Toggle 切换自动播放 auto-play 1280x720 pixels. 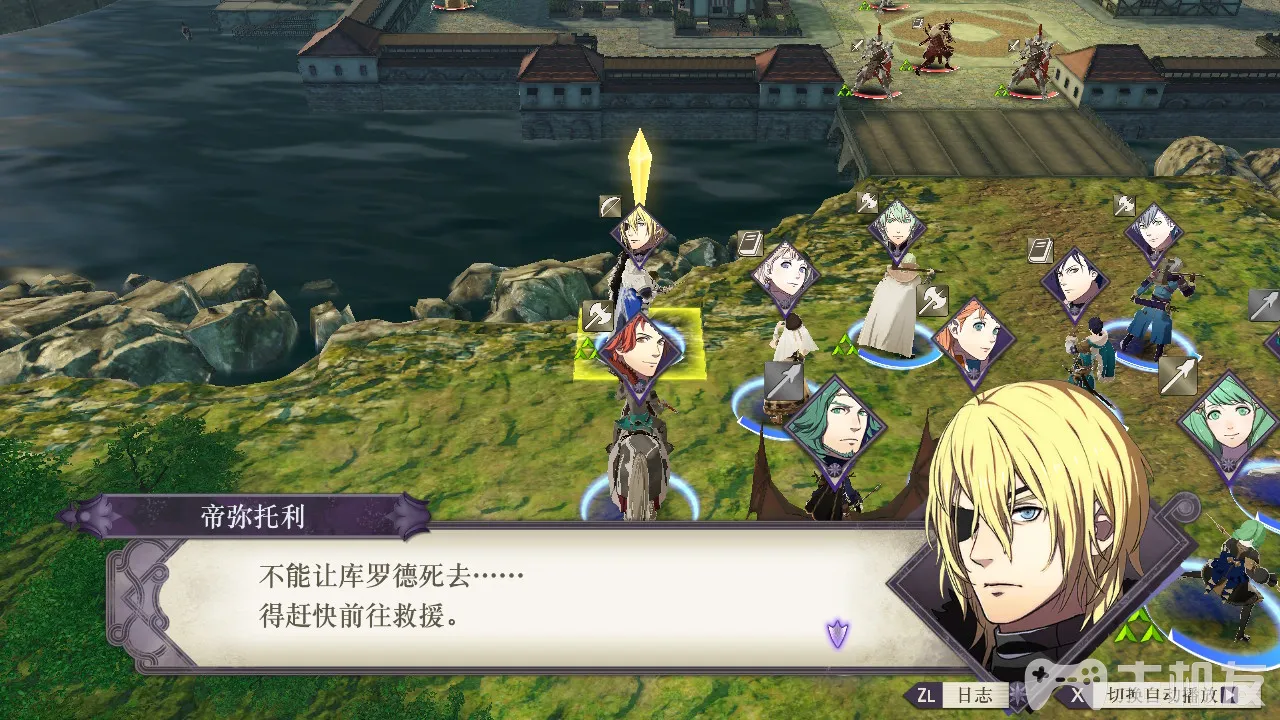click(1152, 695)
